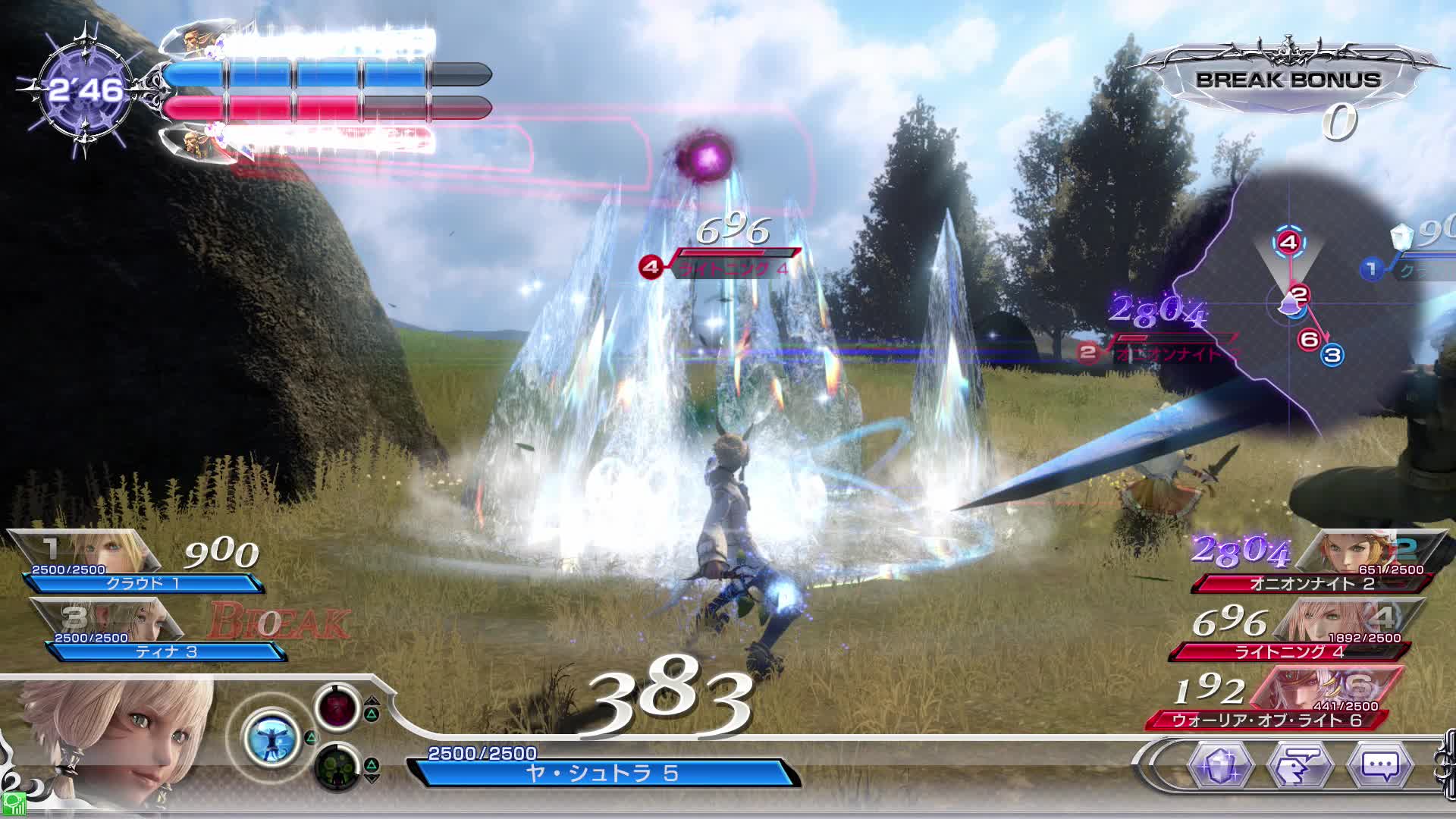The height and width of the screenshot is (819, 1456).
Task: Click the match timer showing 2'46
Action: (x=85, y=88)
